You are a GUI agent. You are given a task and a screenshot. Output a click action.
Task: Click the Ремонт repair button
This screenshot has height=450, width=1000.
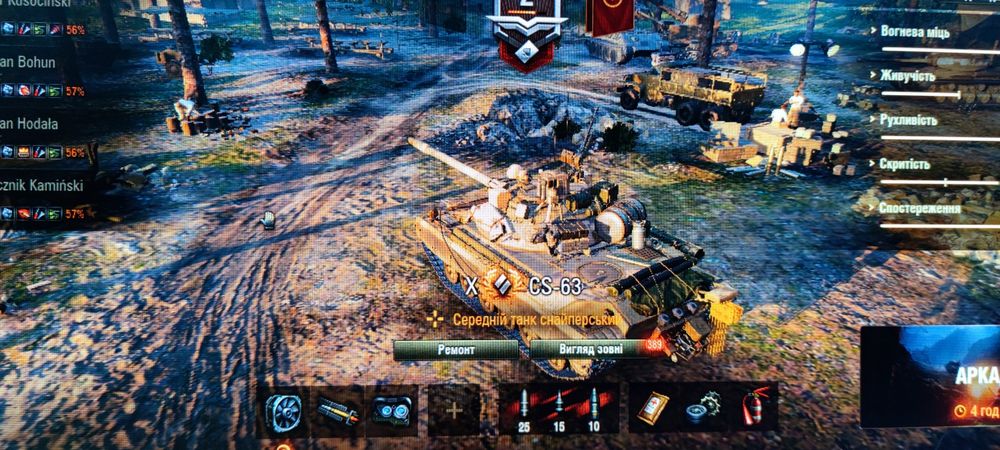pyautogui.click(x=456, y=350)
